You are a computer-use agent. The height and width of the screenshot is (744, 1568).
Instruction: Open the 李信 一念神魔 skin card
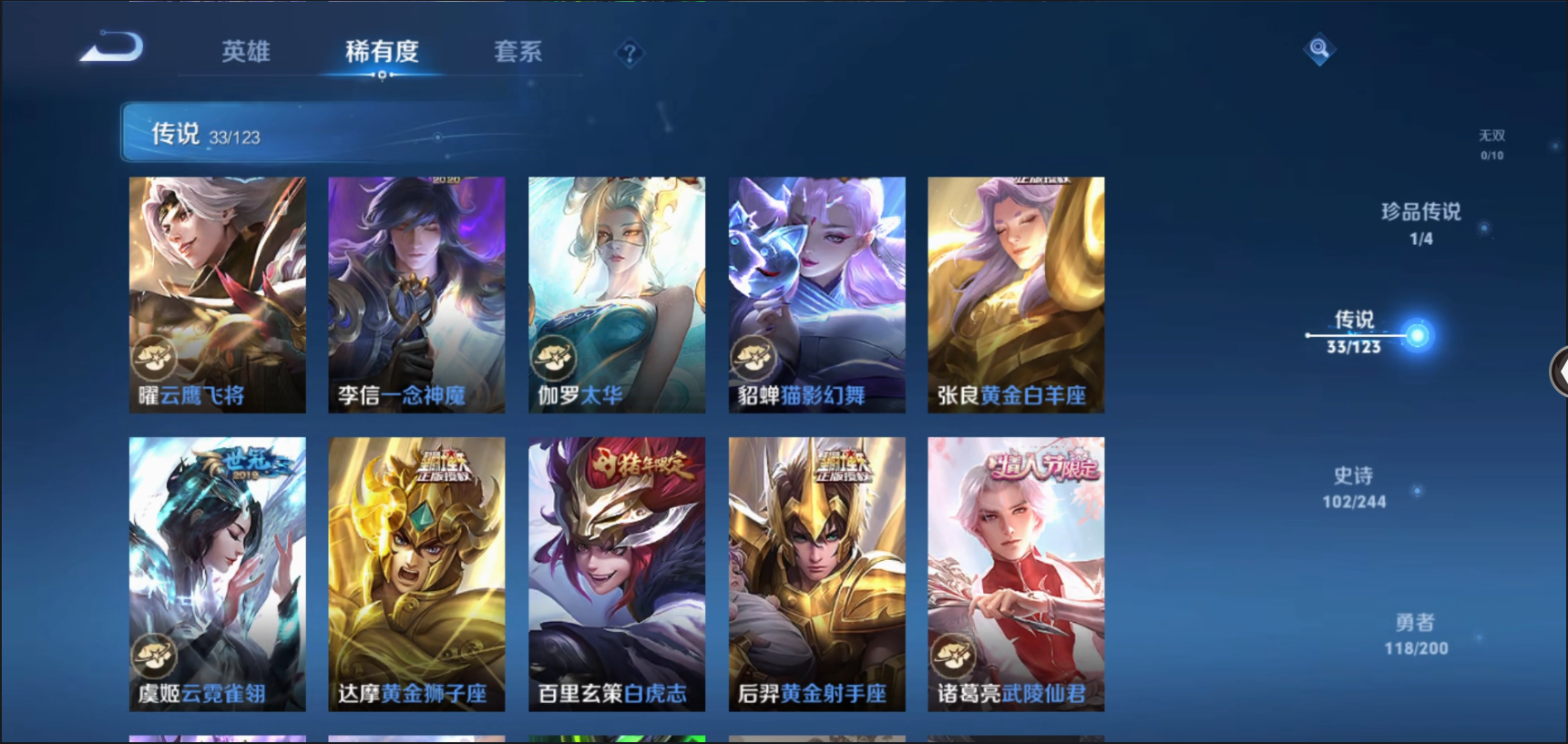click(x=416, y=294)
